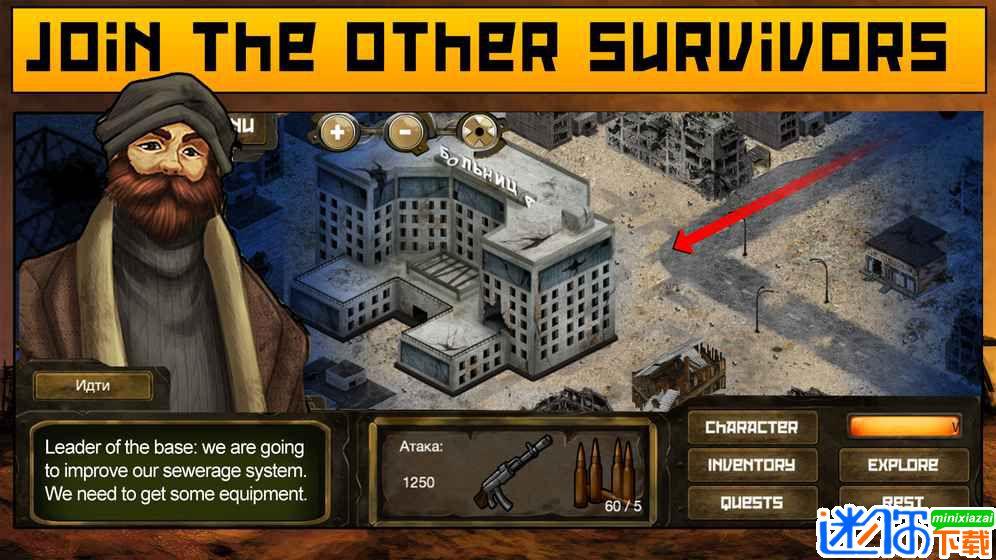This screenshot has width=996, height=560.
Task: Open the Character screen
Action: tap(752, 428)
